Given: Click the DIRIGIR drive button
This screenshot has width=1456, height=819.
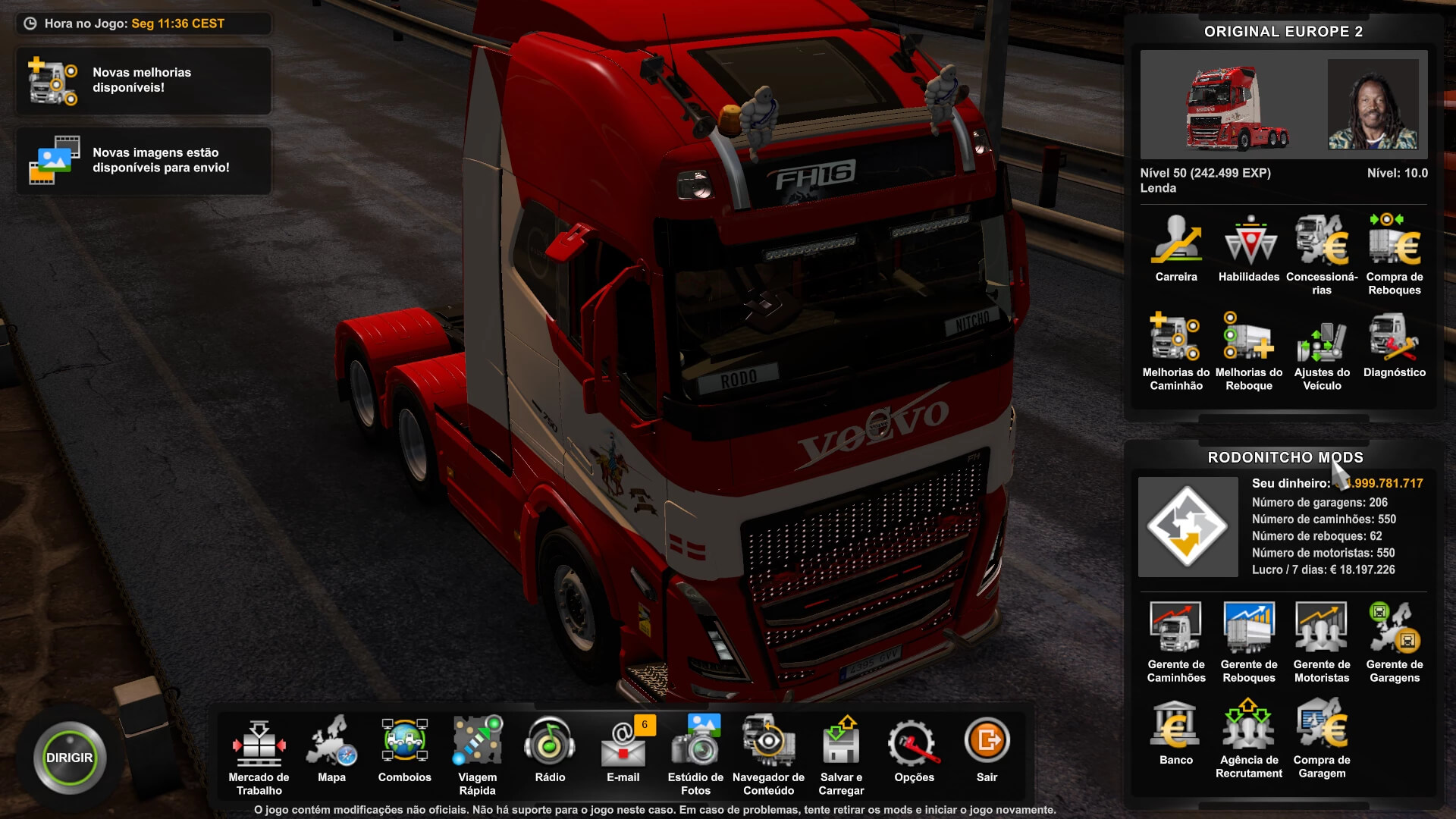Looking at the screenshot, I should pyautogui.click(x=69, y=758).
